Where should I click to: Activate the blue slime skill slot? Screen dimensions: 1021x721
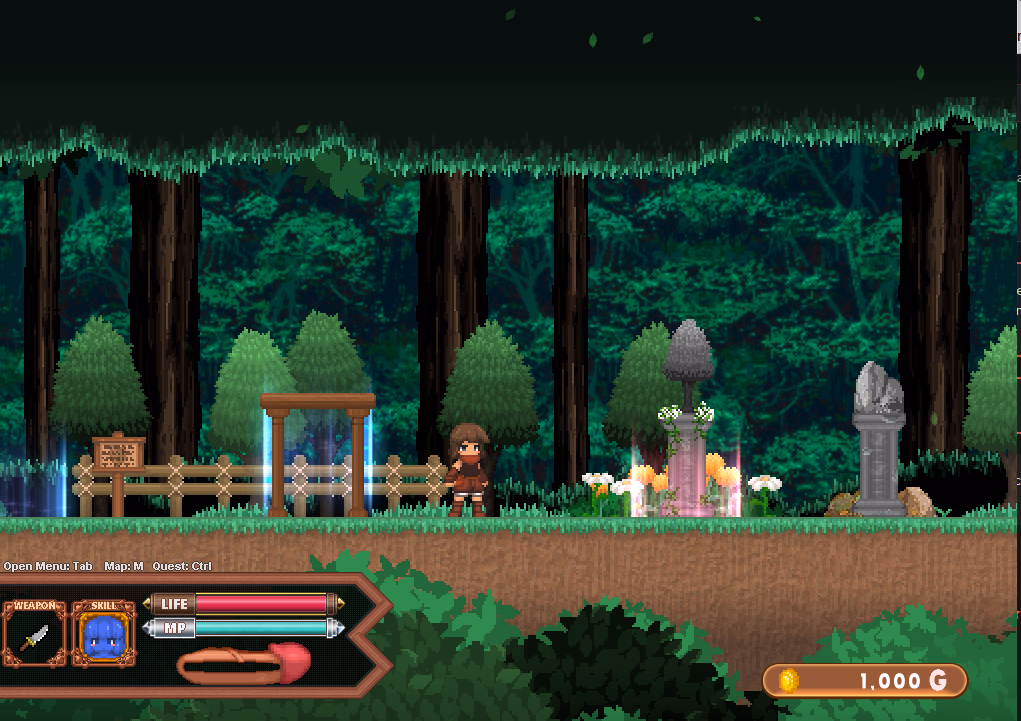[x=103, y=636]
